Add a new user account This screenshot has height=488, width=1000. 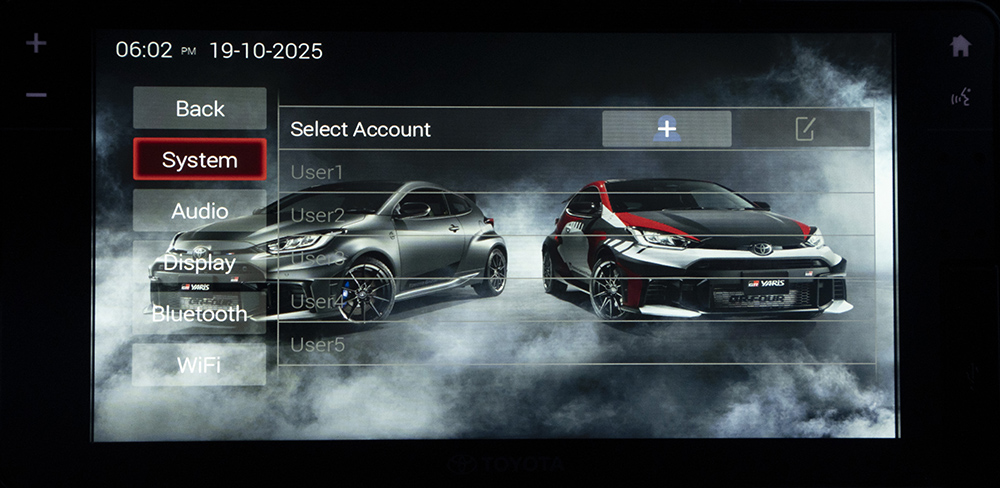(x=666, y=129)
